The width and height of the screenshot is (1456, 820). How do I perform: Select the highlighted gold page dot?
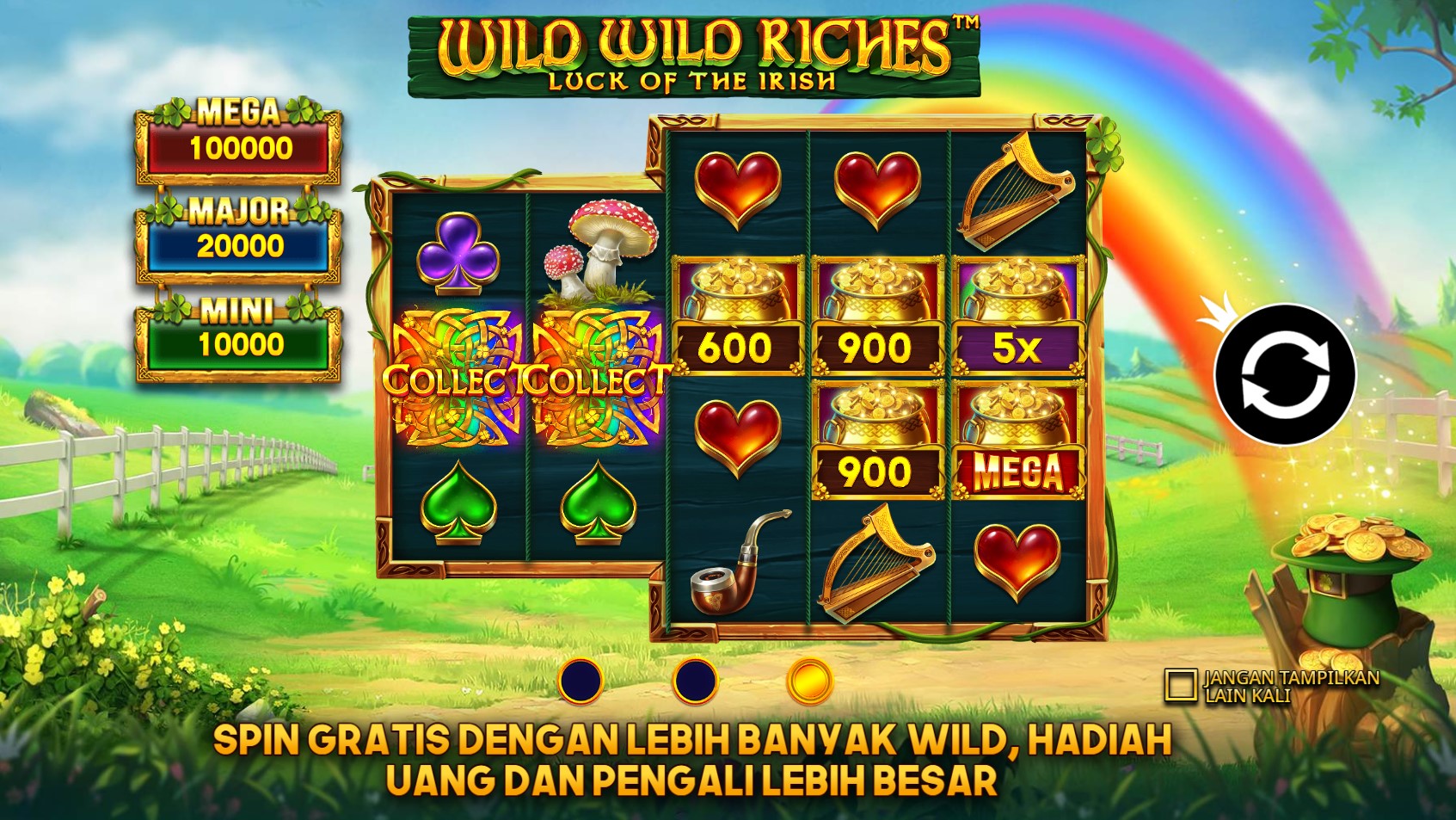(x=809, y=681)
